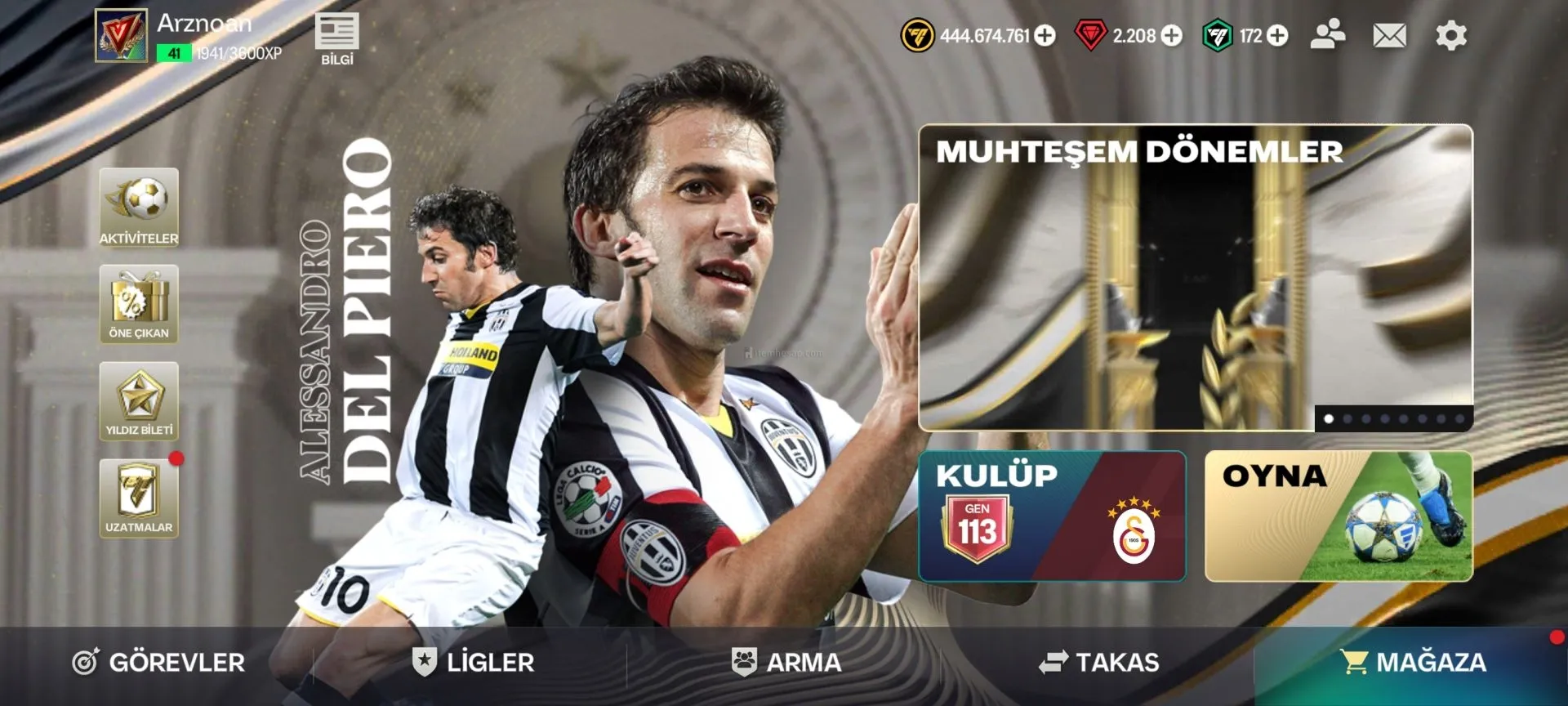The image size is (1568, 706).
Task: Show the Öne Çıkan offers
Action: point(139,304)
